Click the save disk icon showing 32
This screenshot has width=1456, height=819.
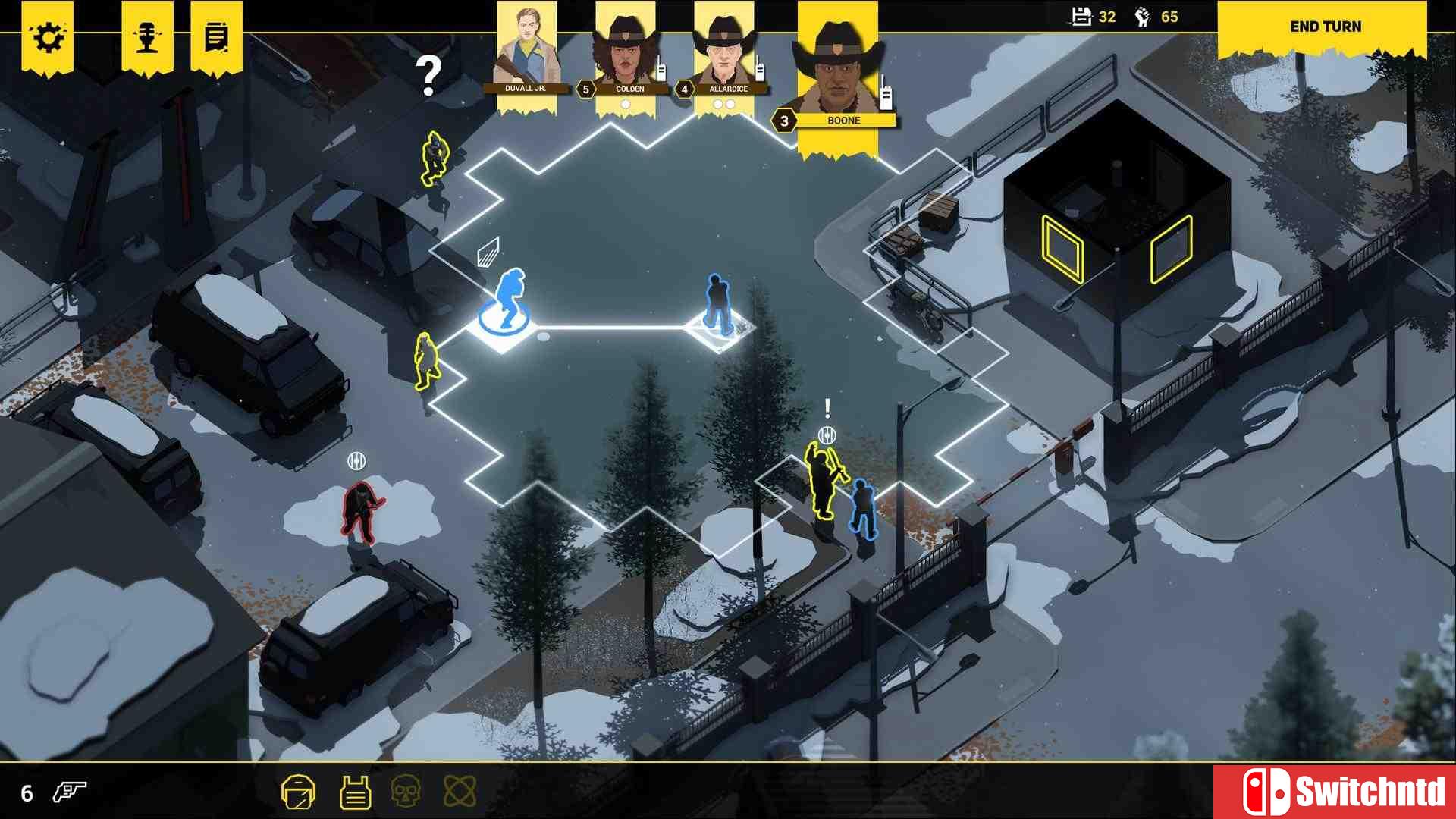click(x=1082, y=16)
